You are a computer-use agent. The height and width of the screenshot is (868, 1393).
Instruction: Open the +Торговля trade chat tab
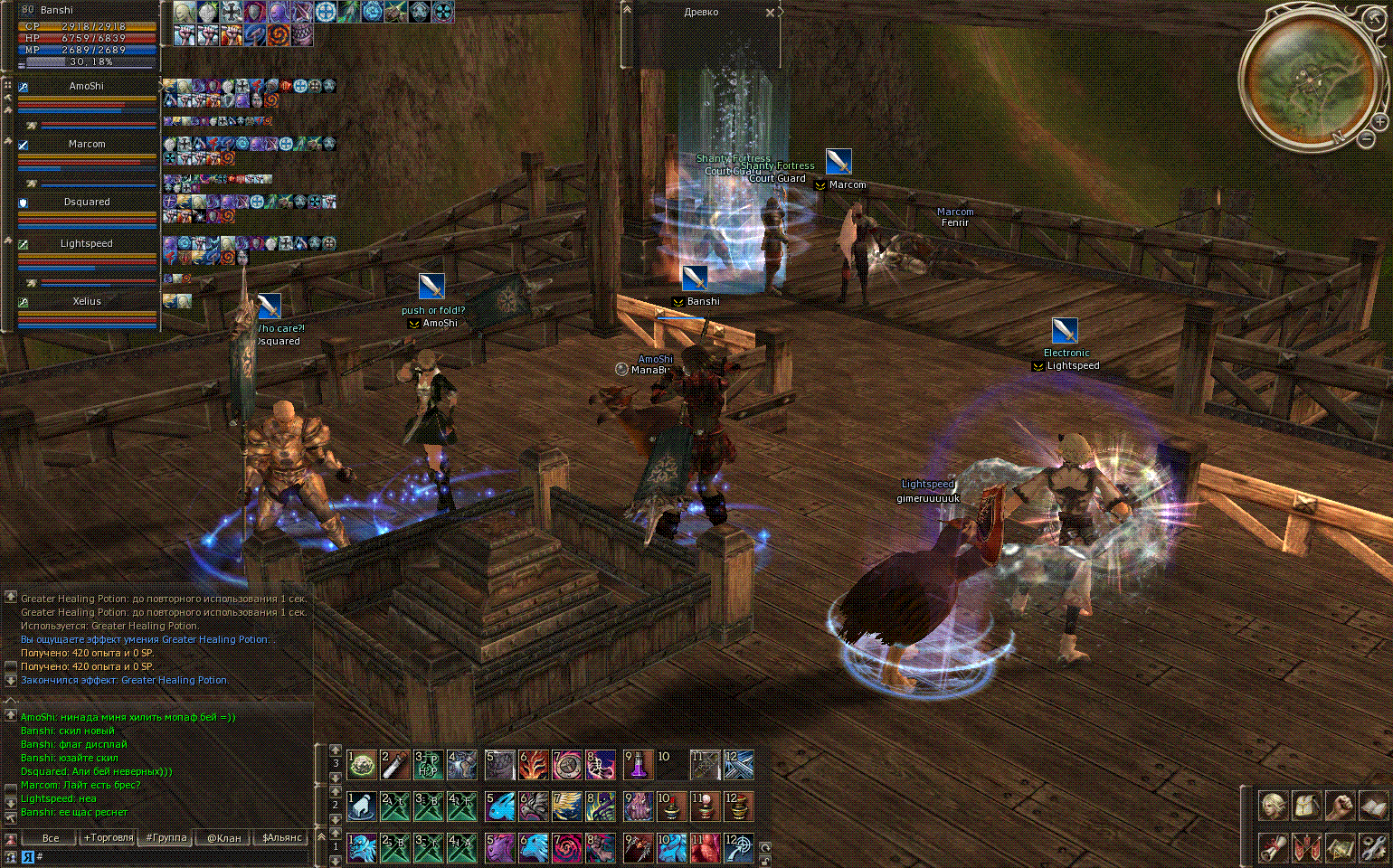click(109, 837)
